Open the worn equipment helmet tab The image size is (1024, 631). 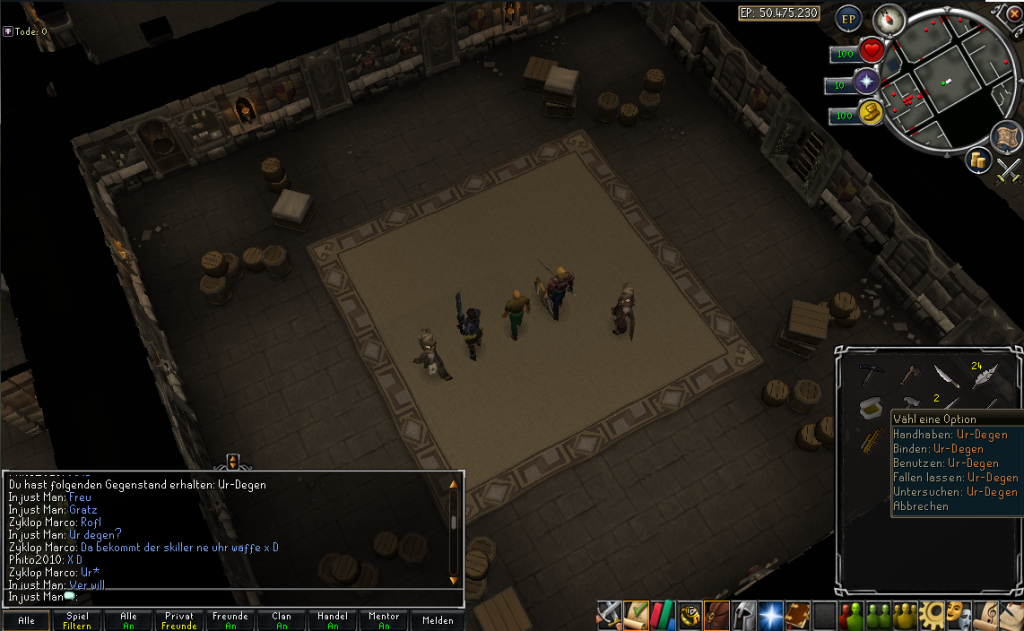743,614
